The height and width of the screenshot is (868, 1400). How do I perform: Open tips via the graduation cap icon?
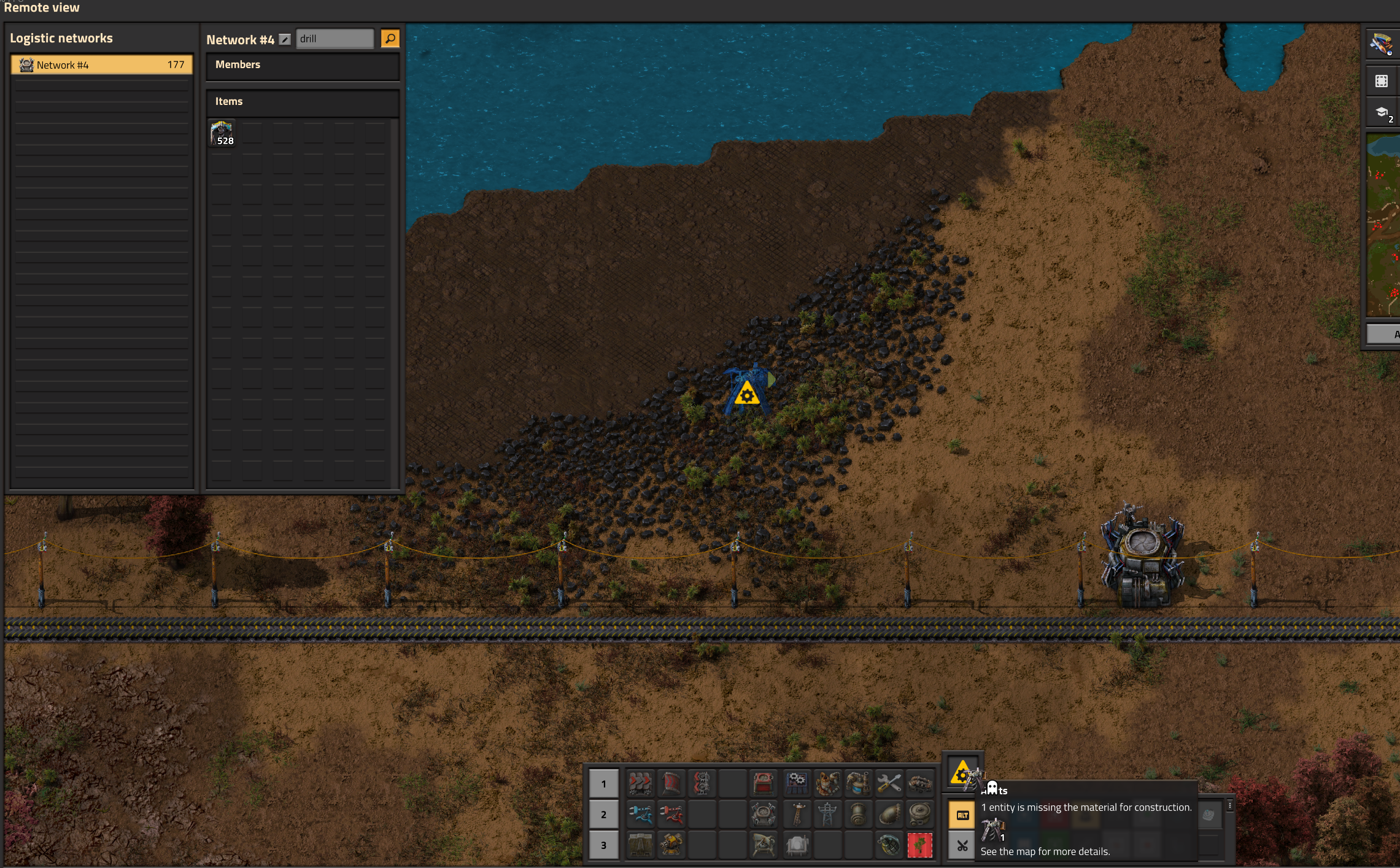point(1382,112)
